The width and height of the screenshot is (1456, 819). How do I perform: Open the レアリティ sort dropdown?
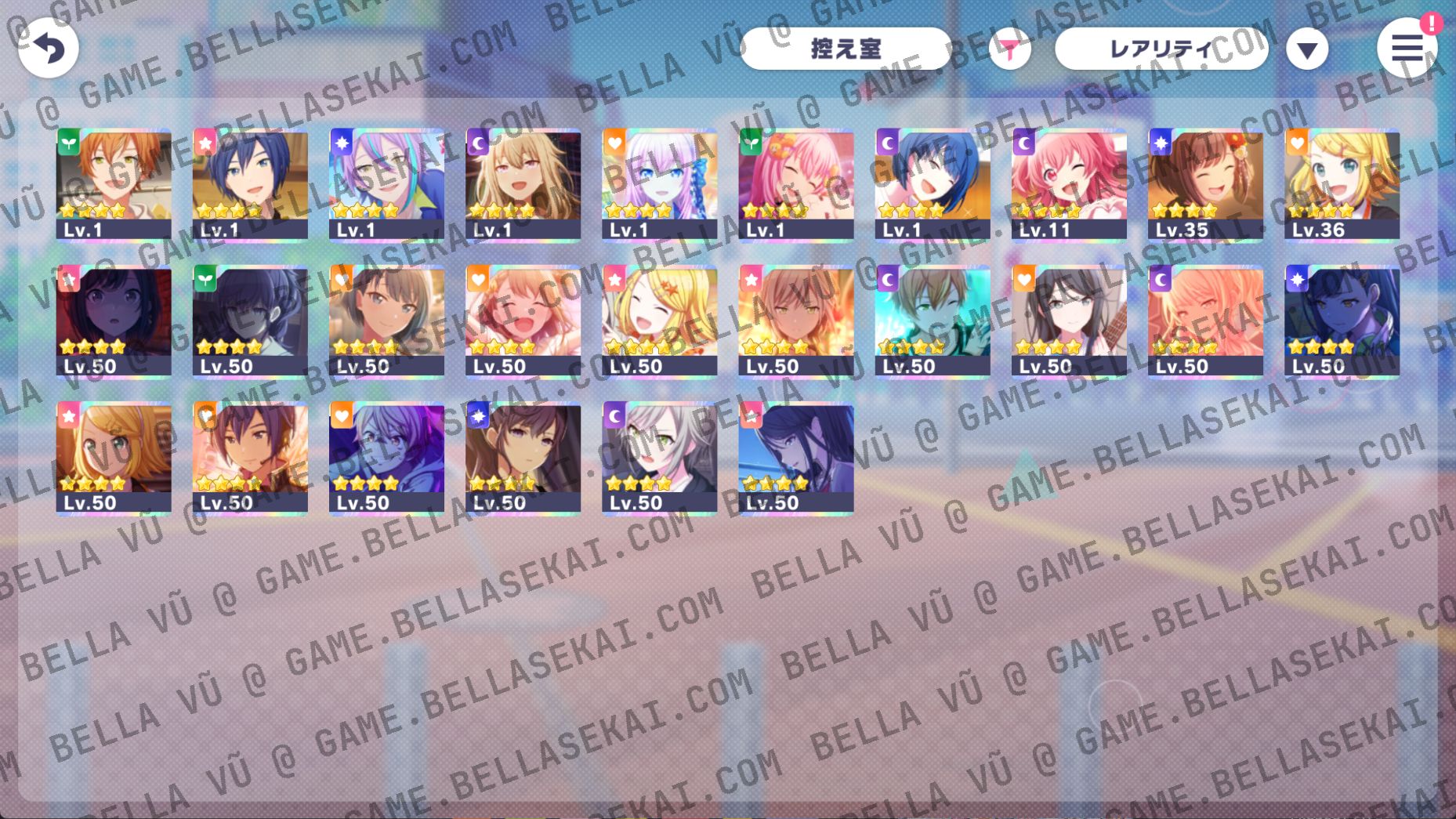[x=1162, y=47]
